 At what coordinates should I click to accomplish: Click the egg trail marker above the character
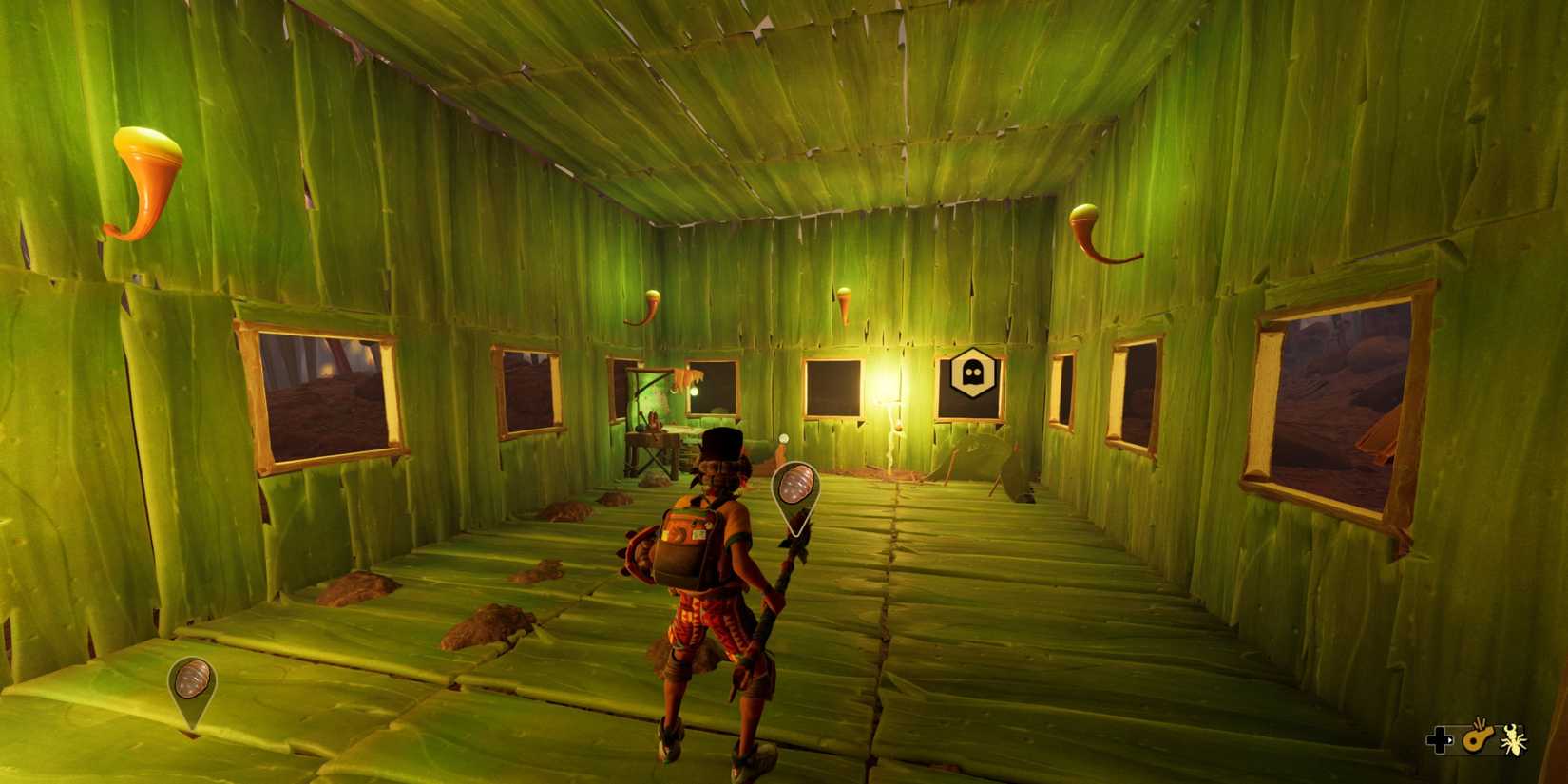[794, 492]
